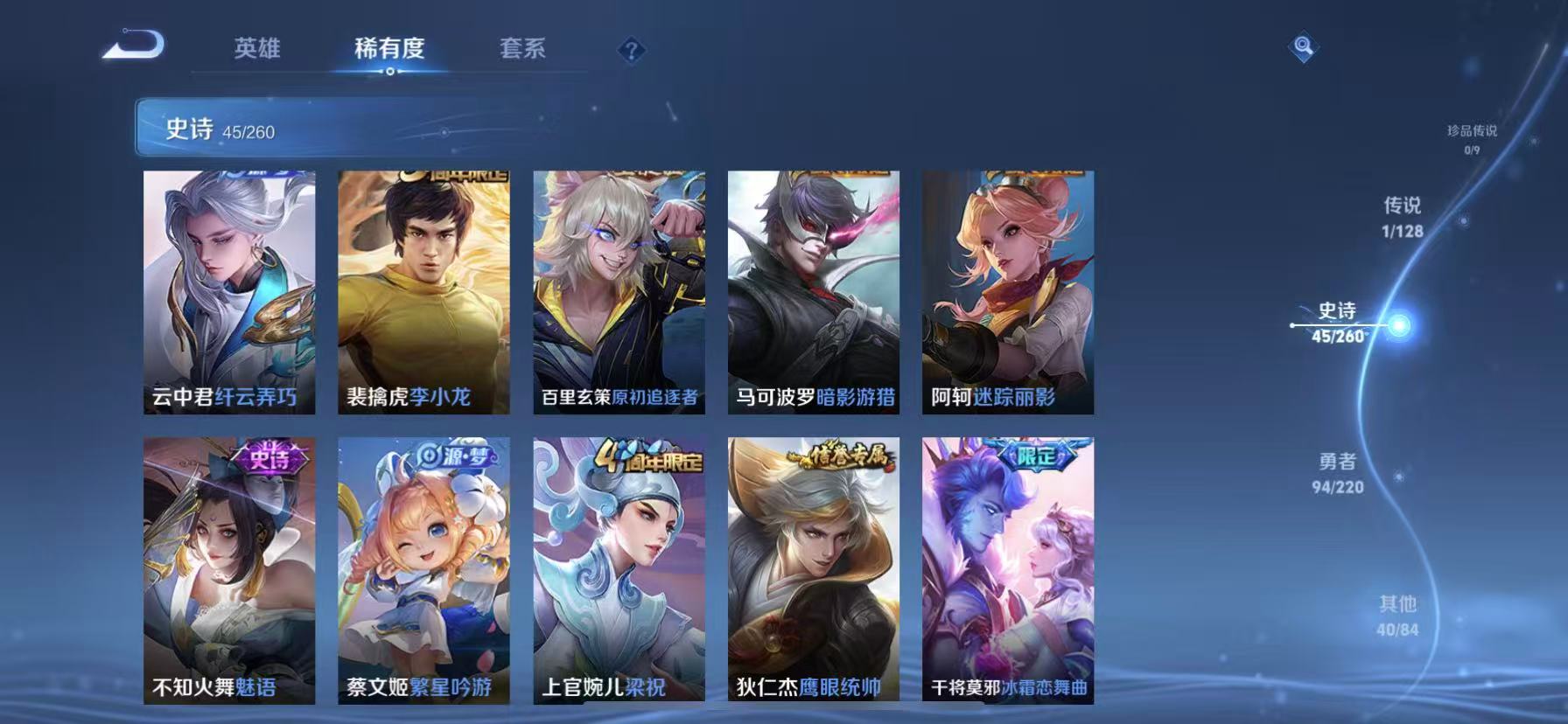Click the help question mark icon

click(632, 51)
